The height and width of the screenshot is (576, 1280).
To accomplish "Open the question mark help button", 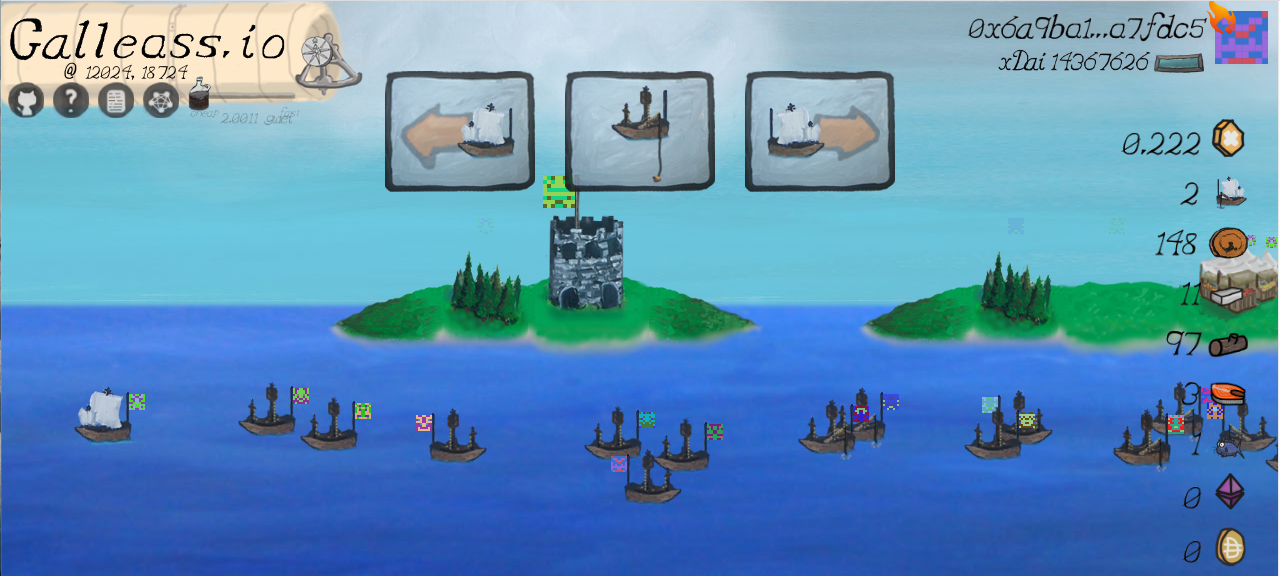I will click(x=71, y=101).
